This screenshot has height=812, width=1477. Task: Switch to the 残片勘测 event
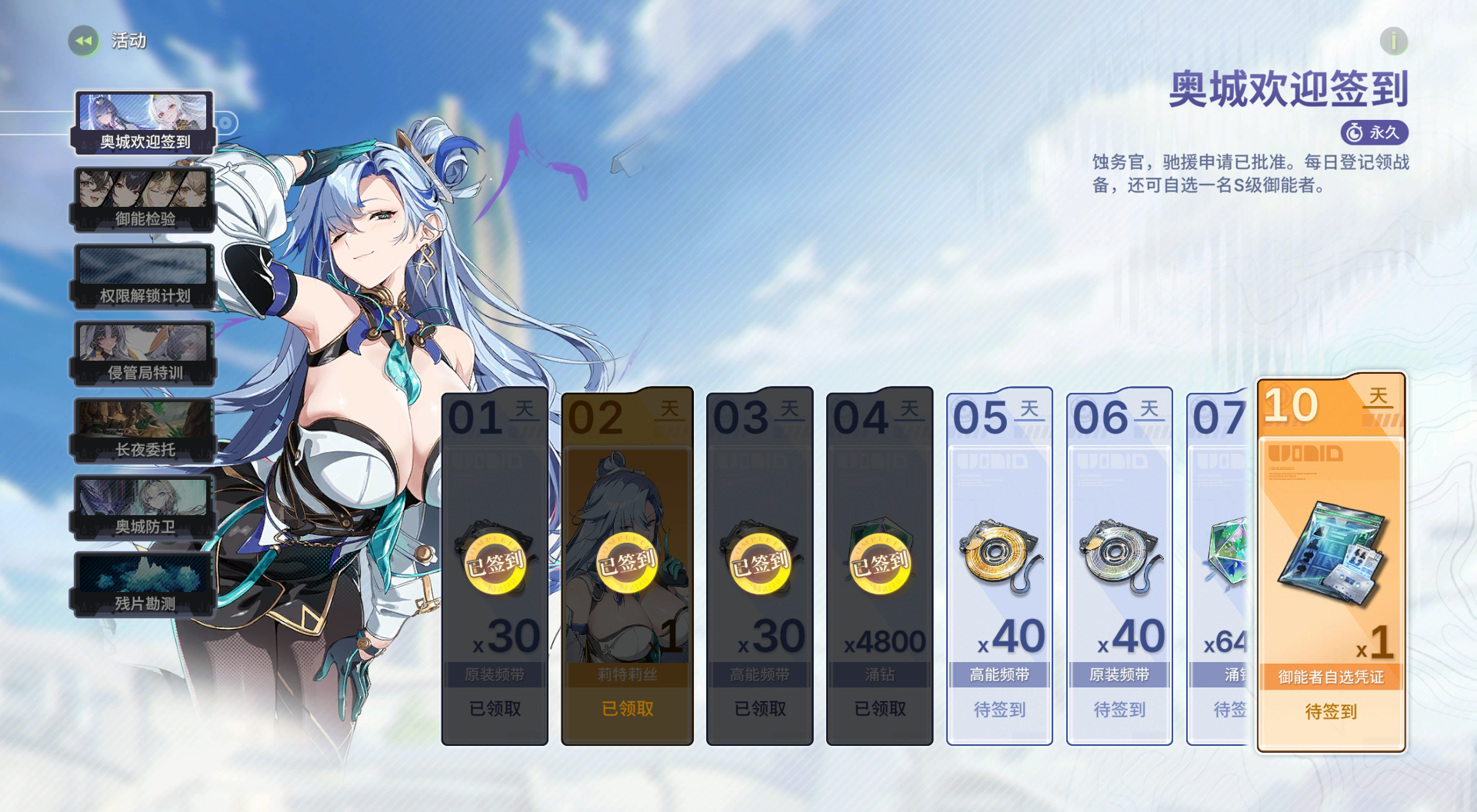[x=143, y=582]
